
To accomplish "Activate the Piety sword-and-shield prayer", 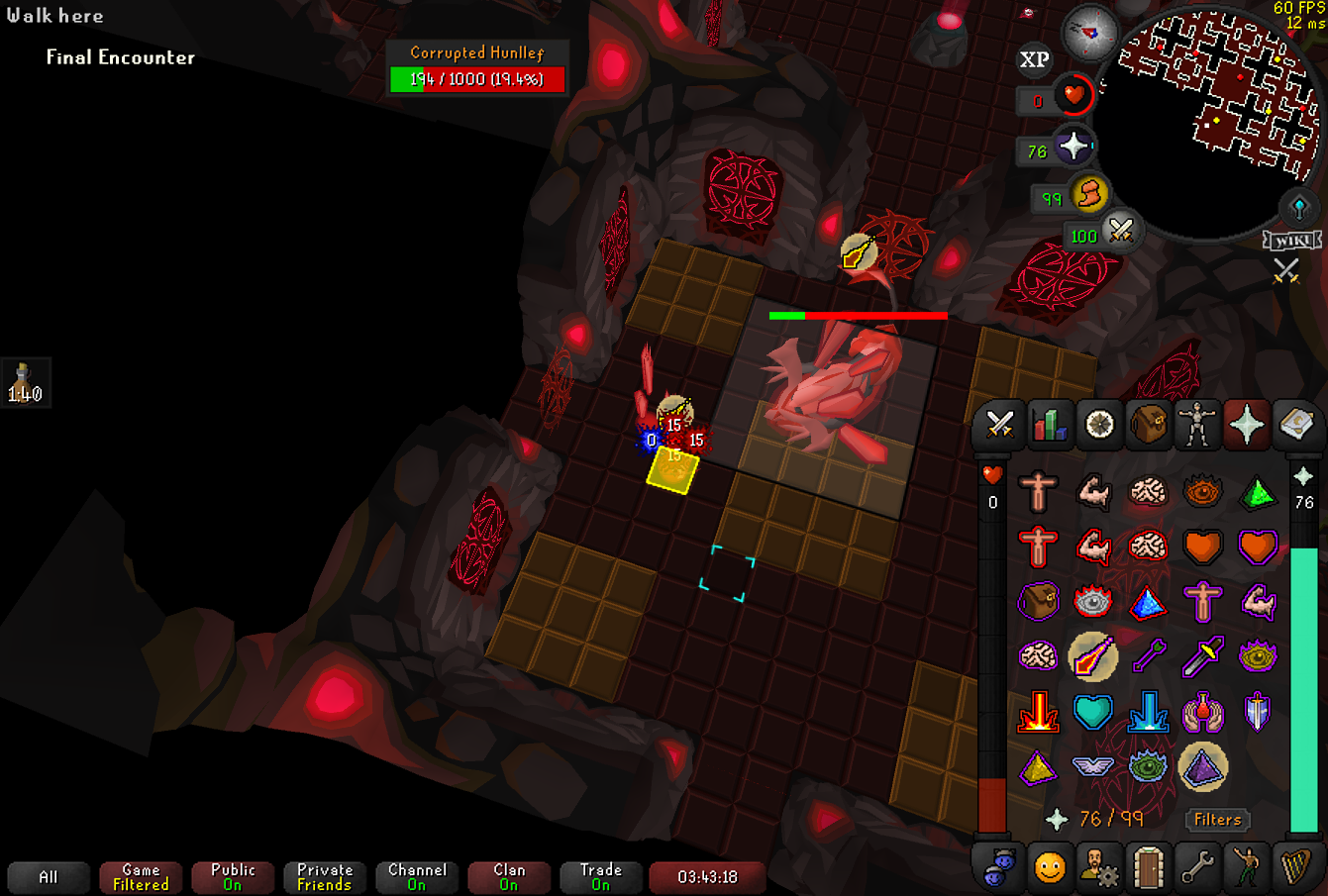I will 1257,711.
